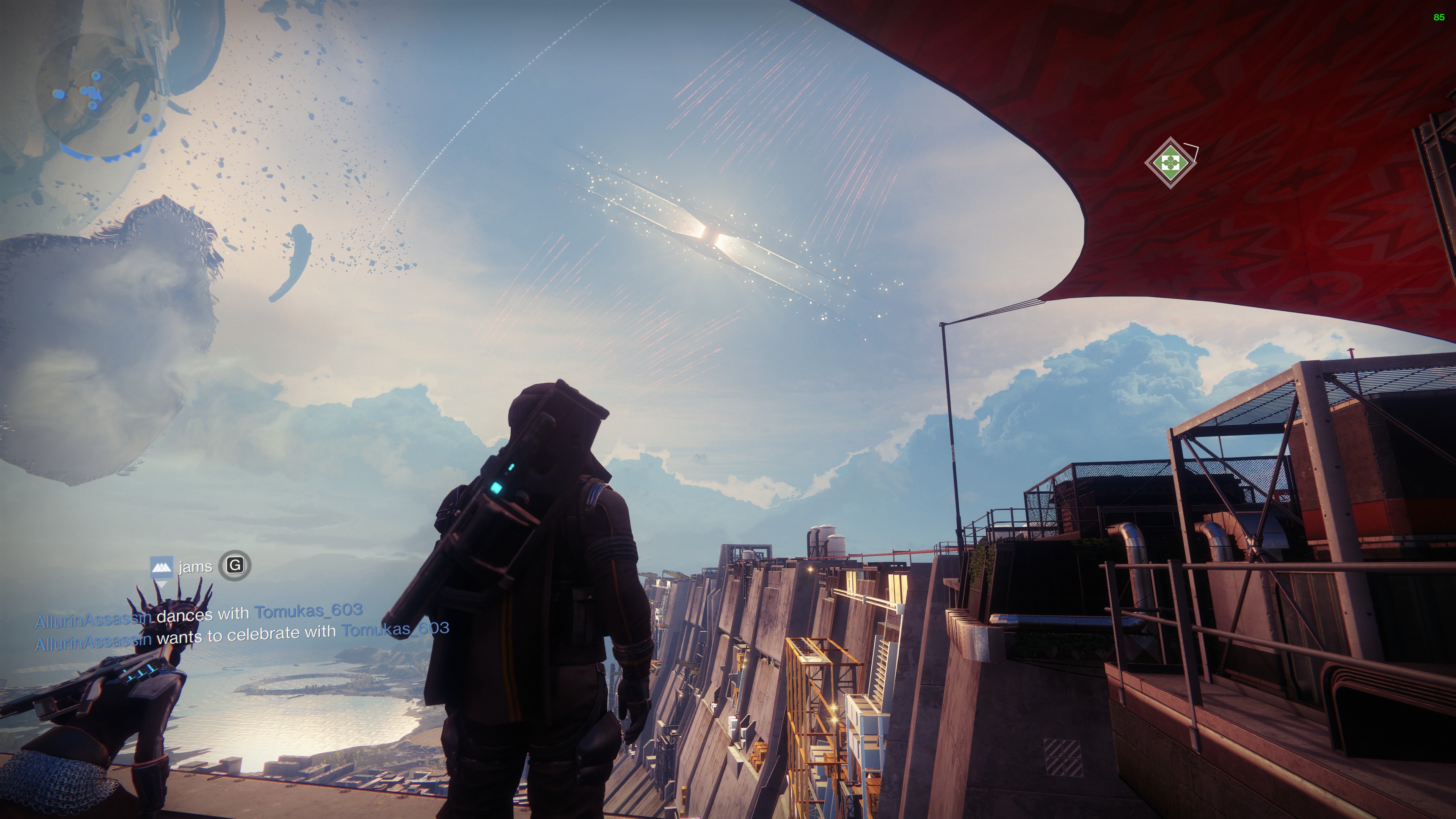
Task: Select the green diamond waypoint marker
Action: pos(1170,163)
